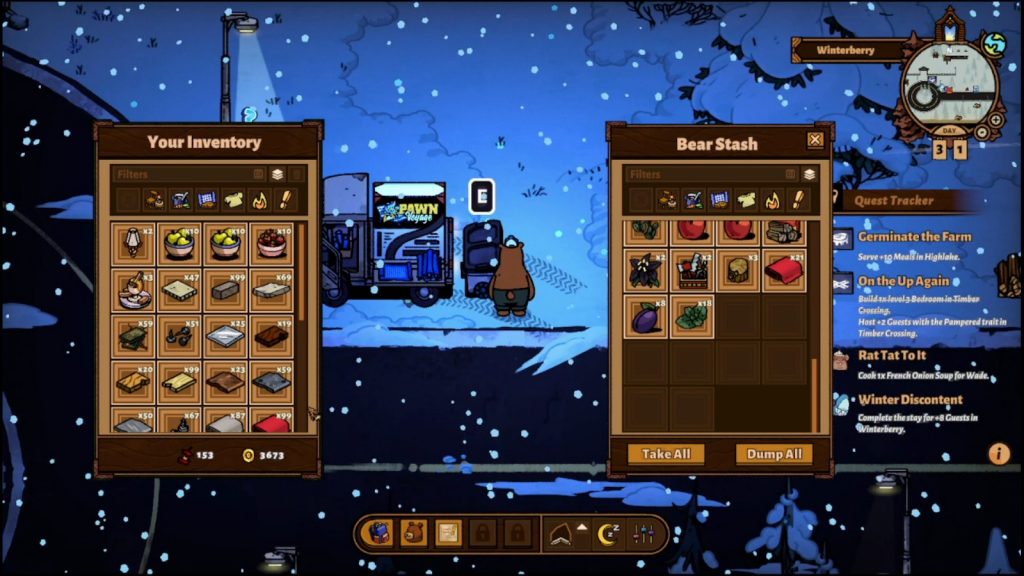Screen dimensions: 1024x576
Task: Select the red berry bowl in inventory
Action: click(271, 243)
